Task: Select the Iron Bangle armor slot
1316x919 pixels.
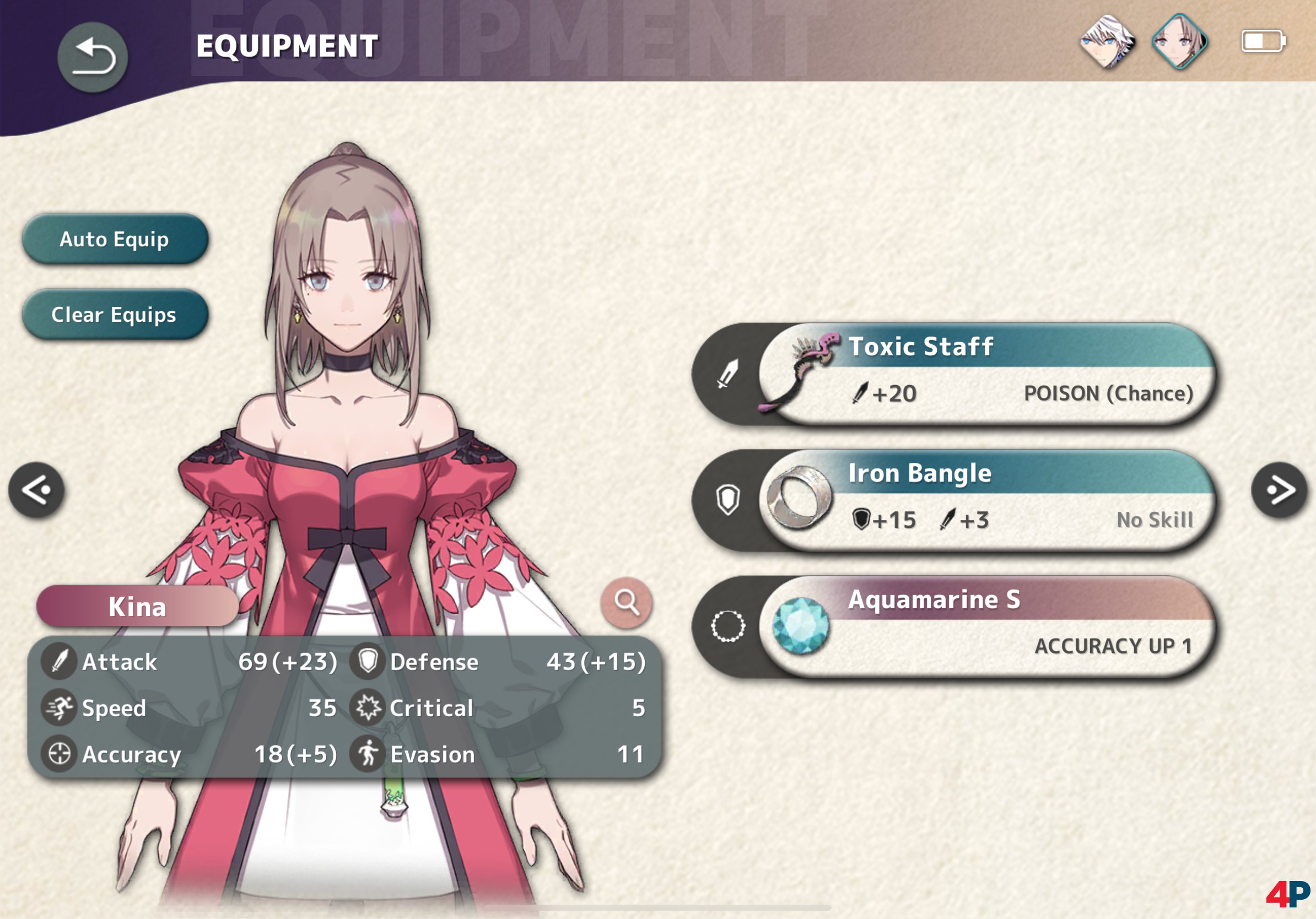Action: pyautogui.click(x=986, y=501)
